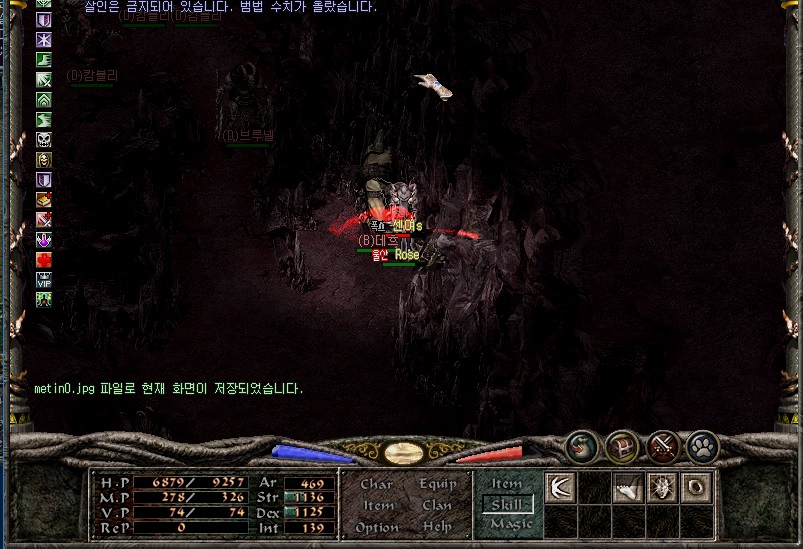
Task: Activate the foot skill in the quickslot
Action: pos(629,488)
